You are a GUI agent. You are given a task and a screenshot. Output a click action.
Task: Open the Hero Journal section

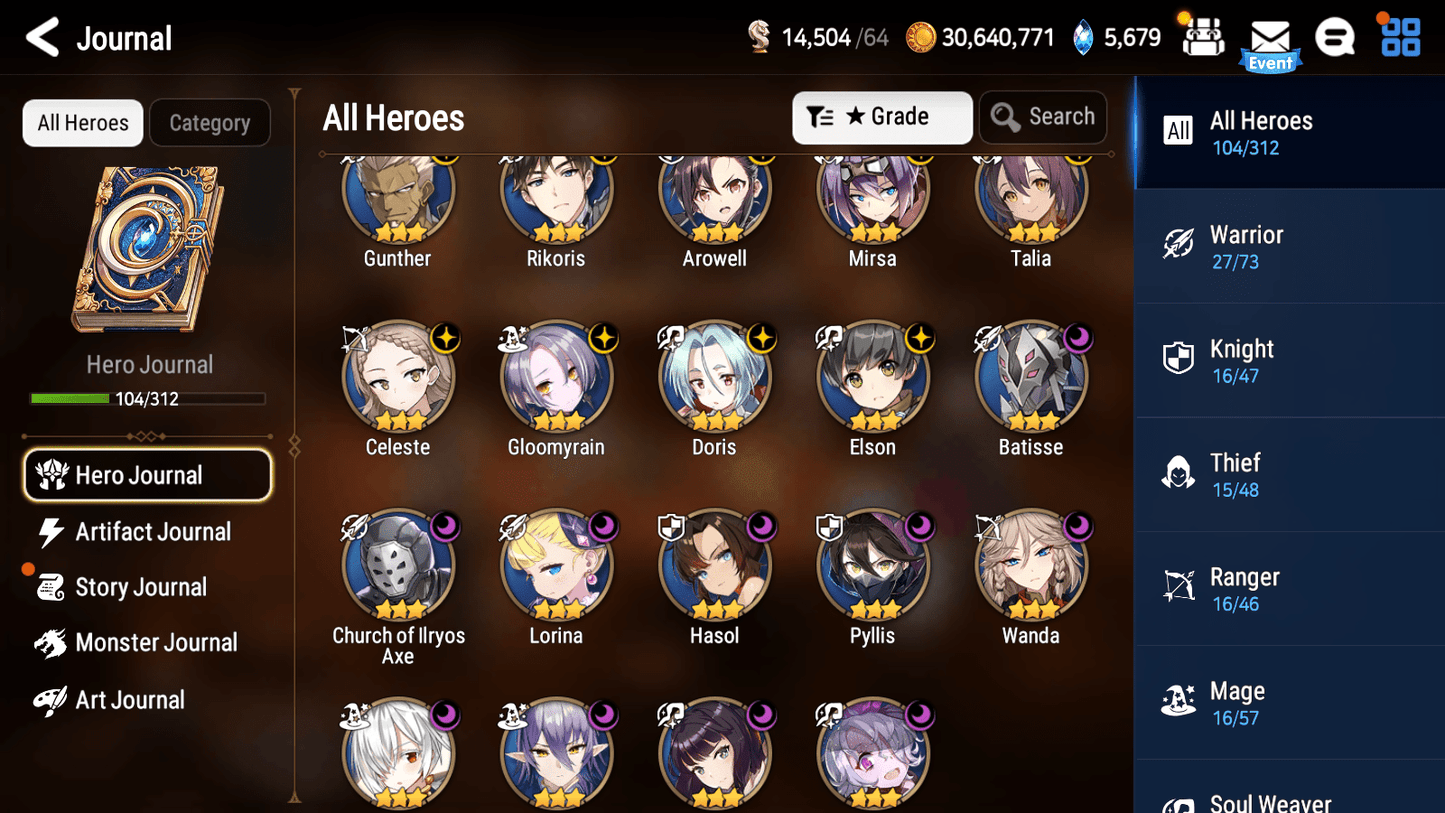coord(147,475)
